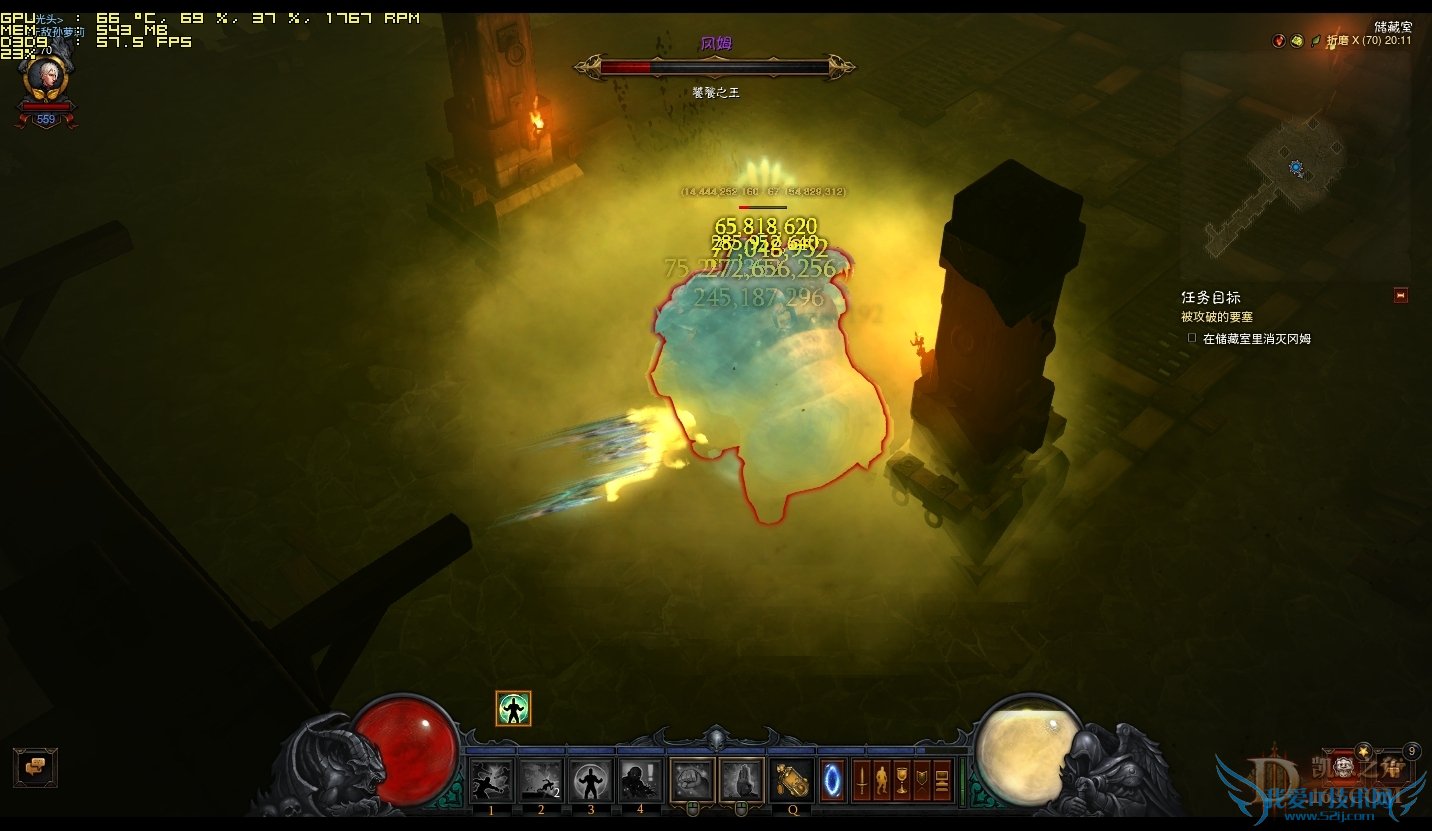The image size is (1432, 831).
Task: Select the left mouse fist skill
Action: (692, 781)
